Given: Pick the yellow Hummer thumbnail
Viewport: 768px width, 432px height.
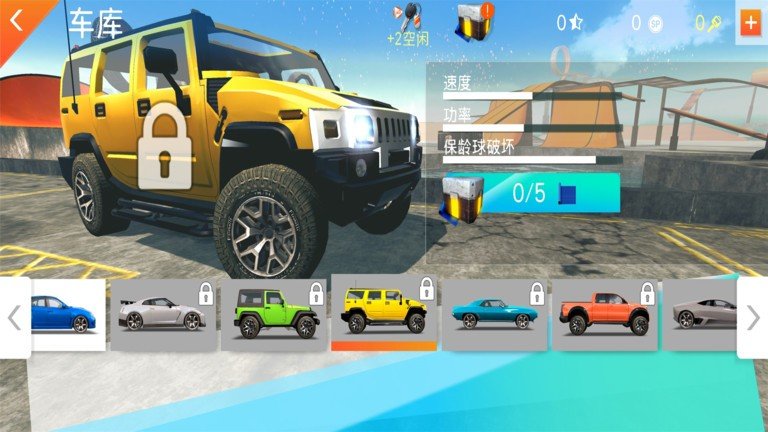Looking at the screenshot, I should (x=384, y=313).
